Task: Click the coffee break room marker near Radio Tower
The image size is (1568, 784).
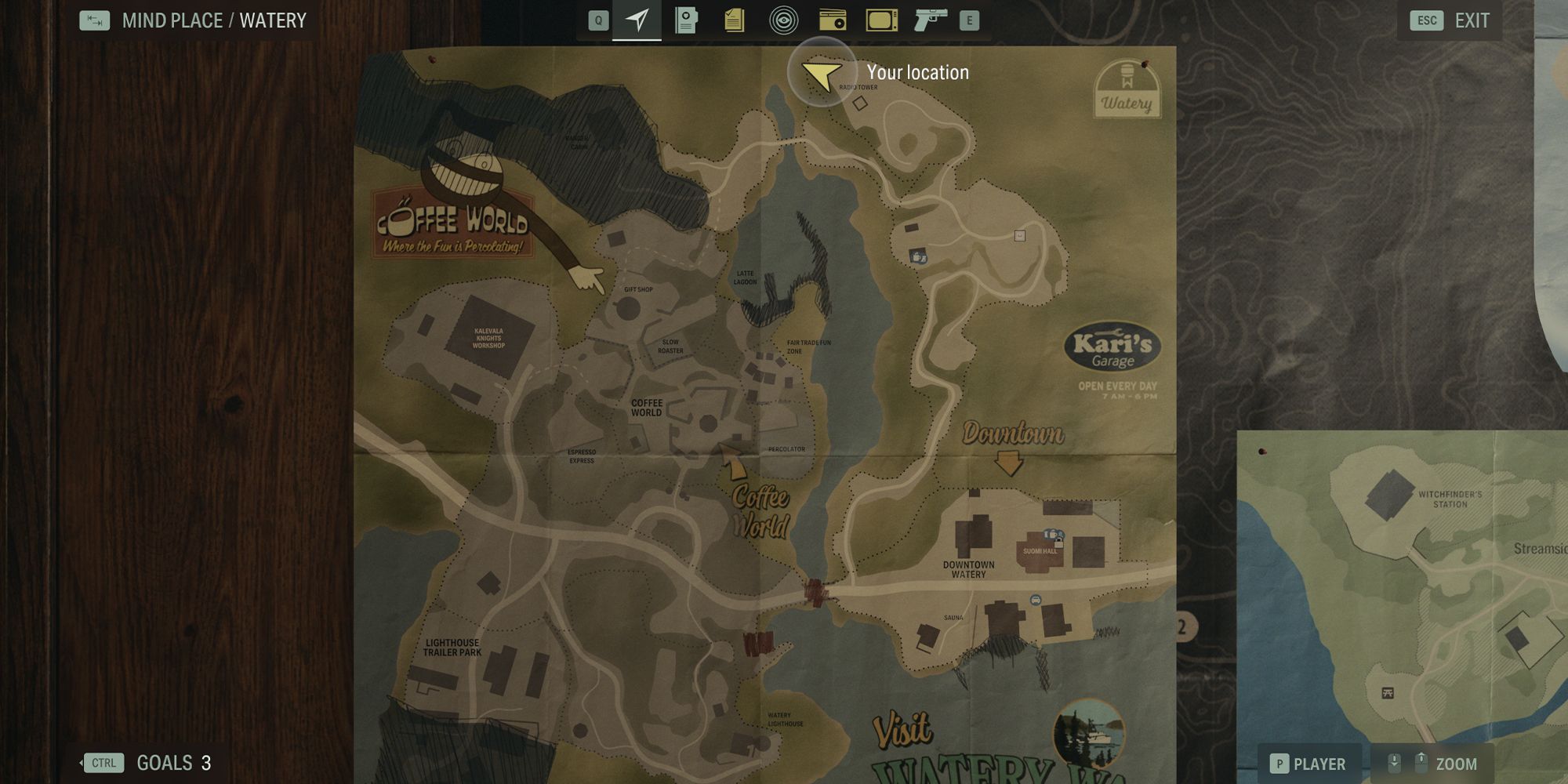Action: pyautogui.click(x=920, y=255)
